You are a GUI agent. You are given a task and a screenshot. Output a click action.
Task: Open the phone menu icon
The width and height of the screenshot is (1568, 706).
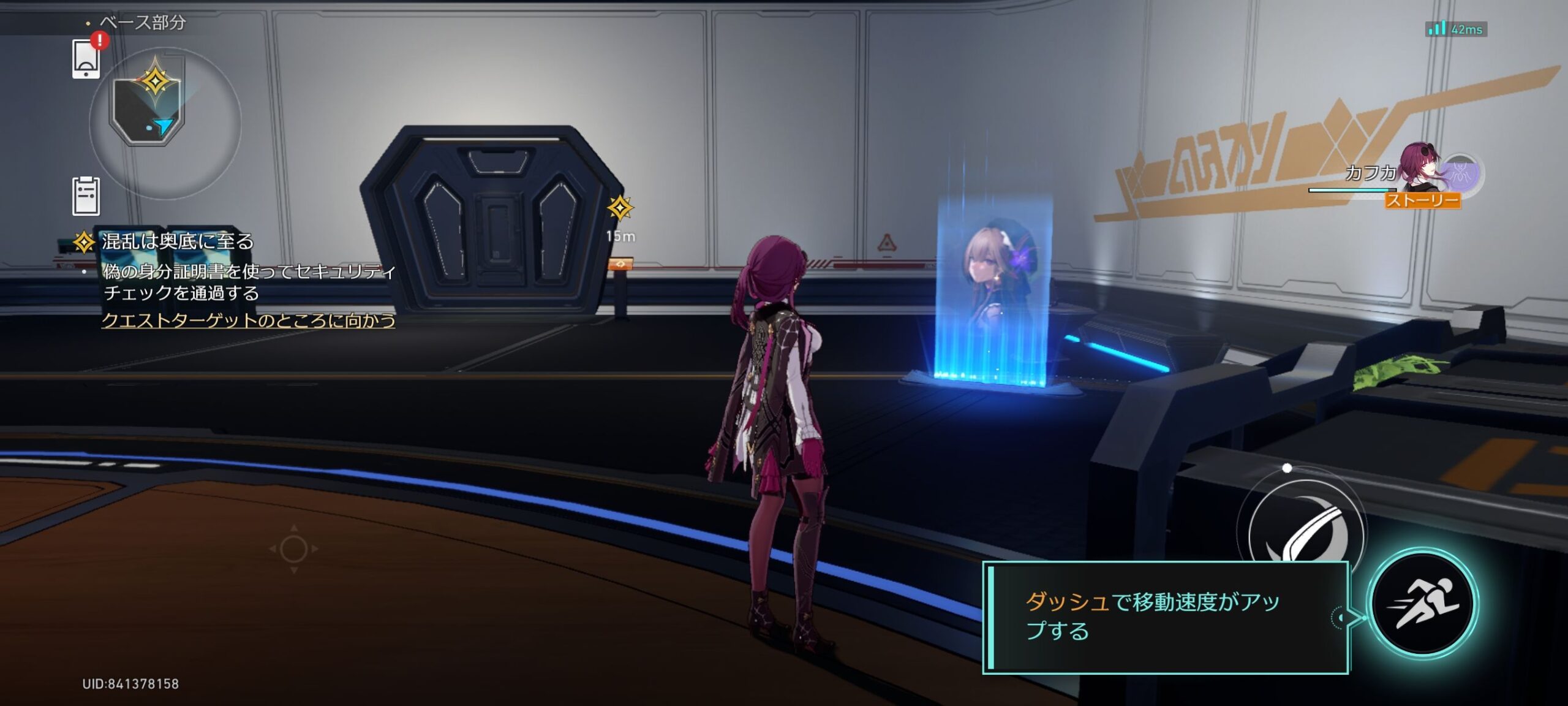(x=86, y=59)
